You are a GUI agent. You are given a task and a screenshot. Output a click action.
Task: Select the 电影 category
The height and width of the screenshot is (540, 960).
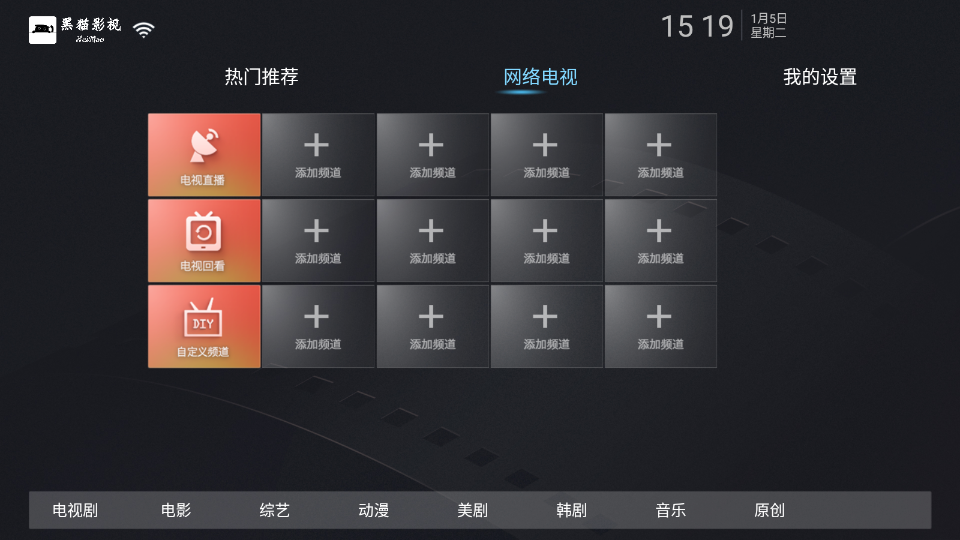(176, 510)
